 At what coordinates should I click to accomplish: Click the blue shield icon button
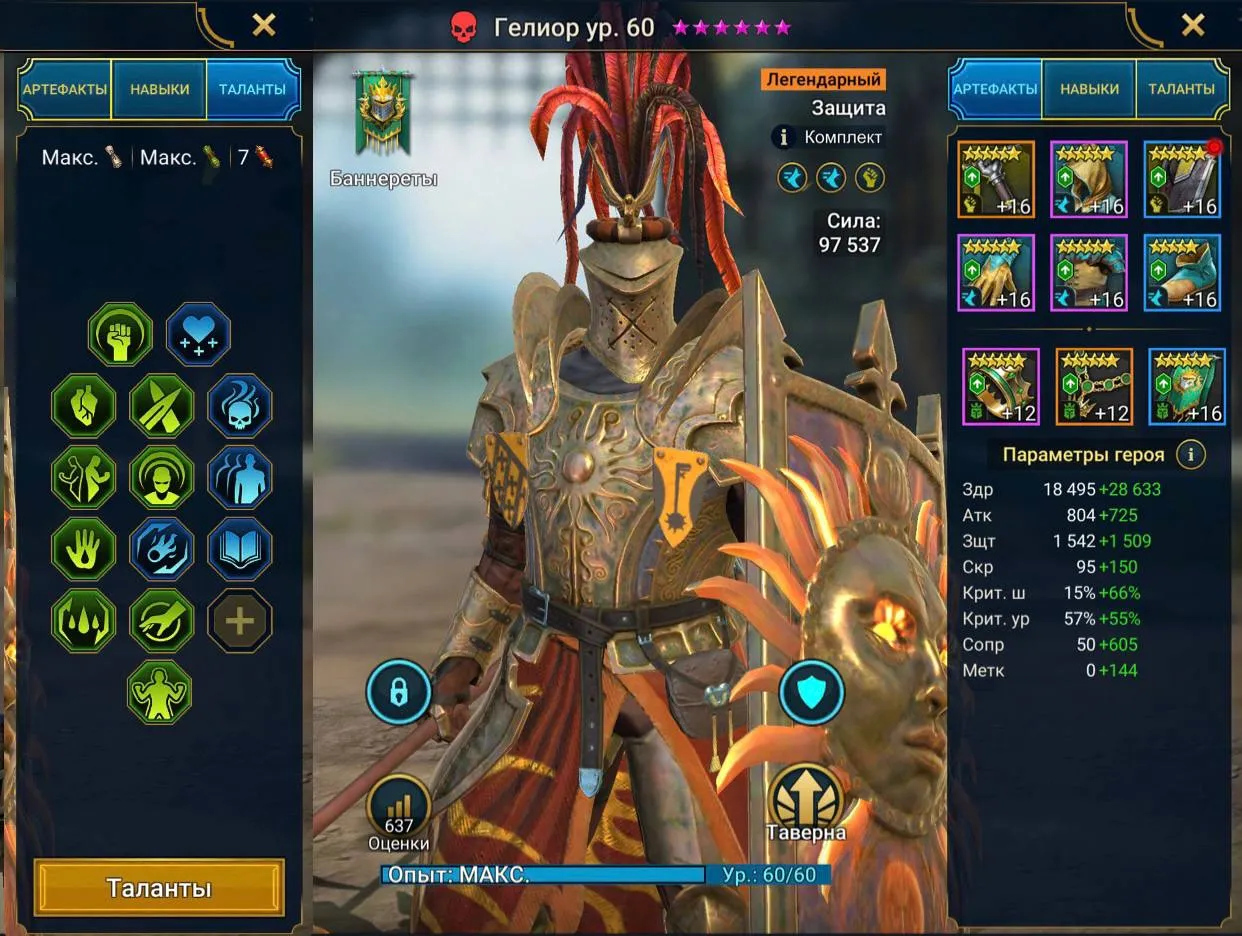811,691
